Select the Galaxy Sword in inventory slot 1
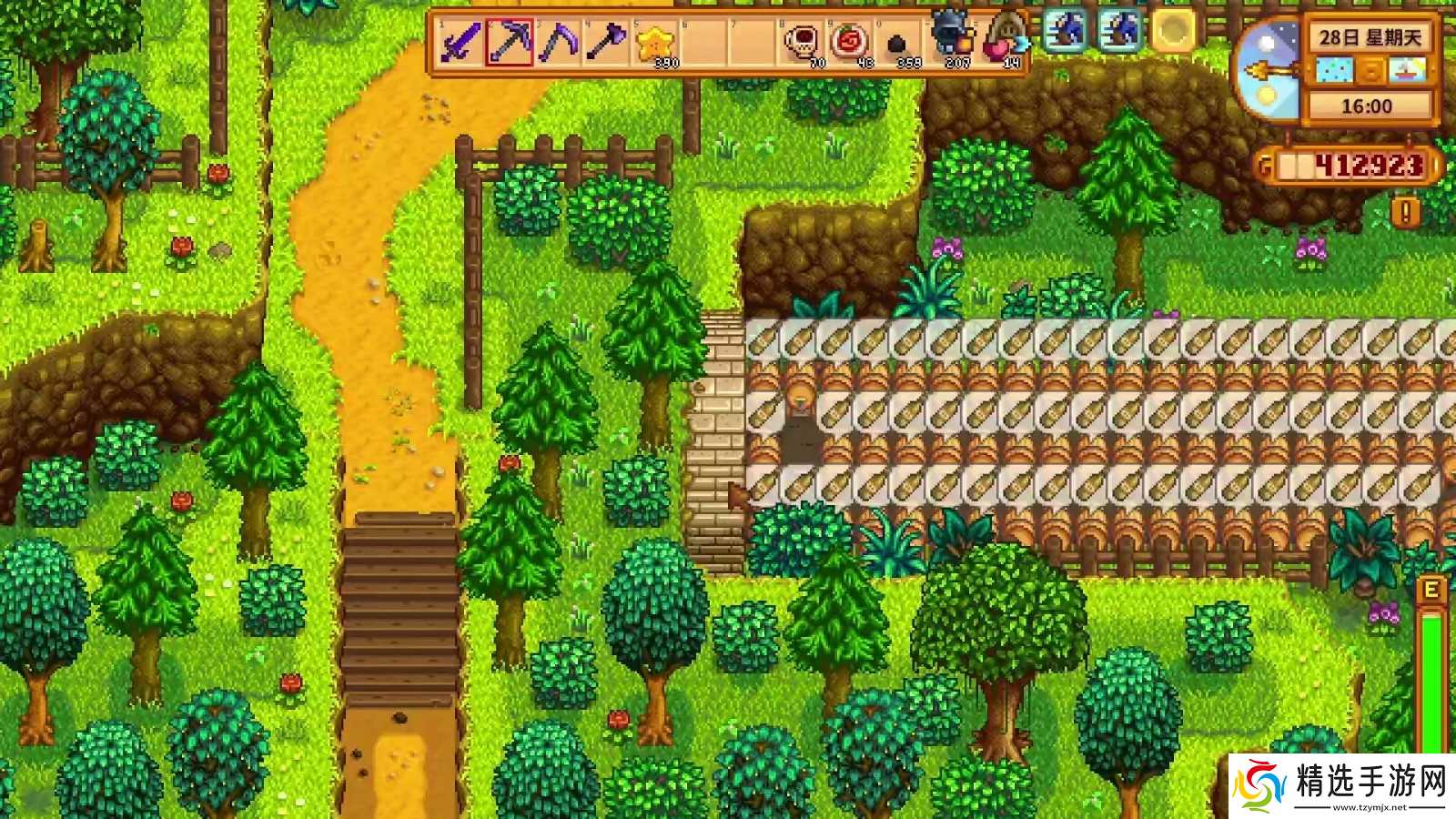 coord(460,41)
